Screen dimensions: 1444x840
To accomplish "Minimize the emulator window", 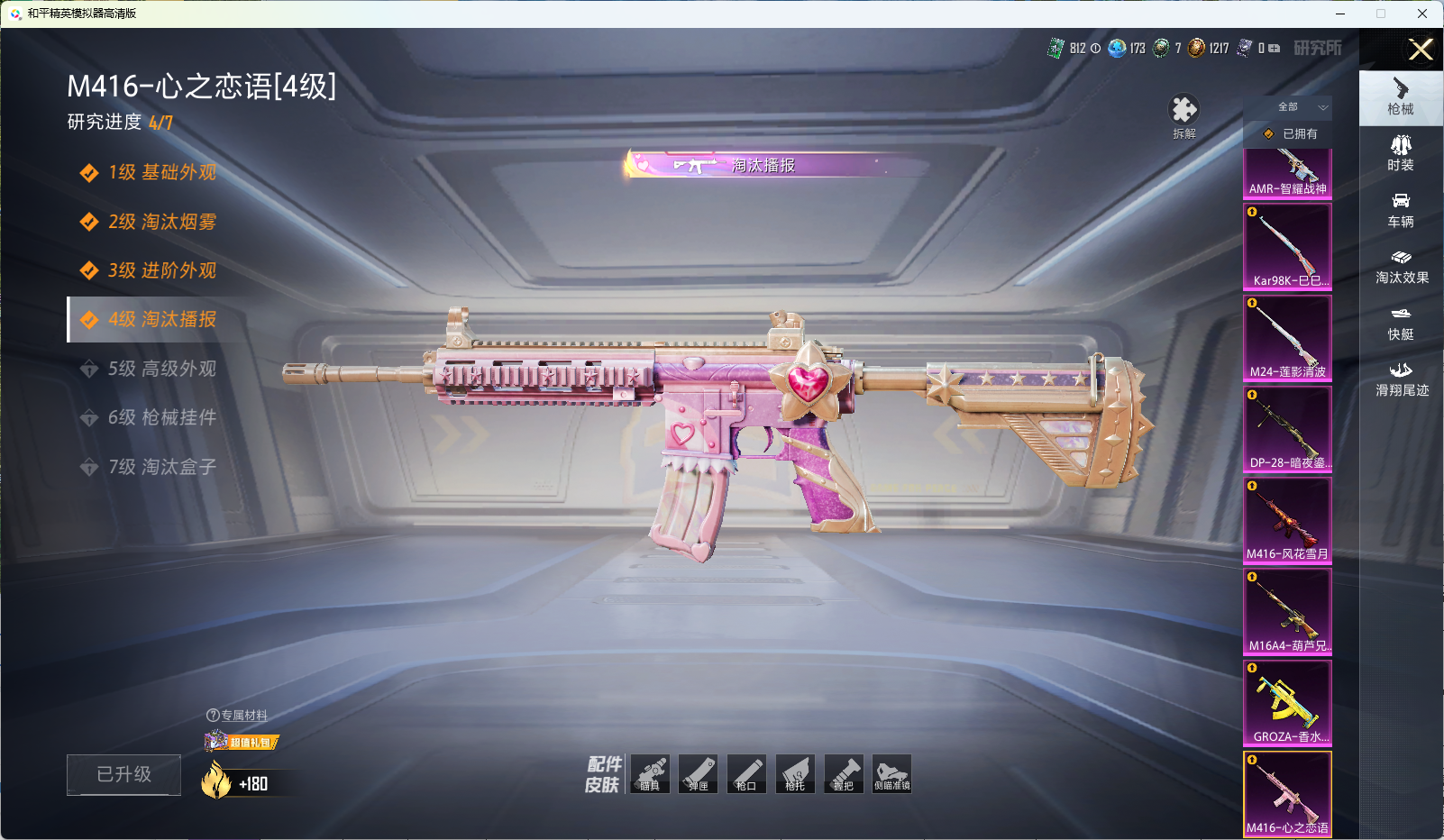I will pos(1339,14).
